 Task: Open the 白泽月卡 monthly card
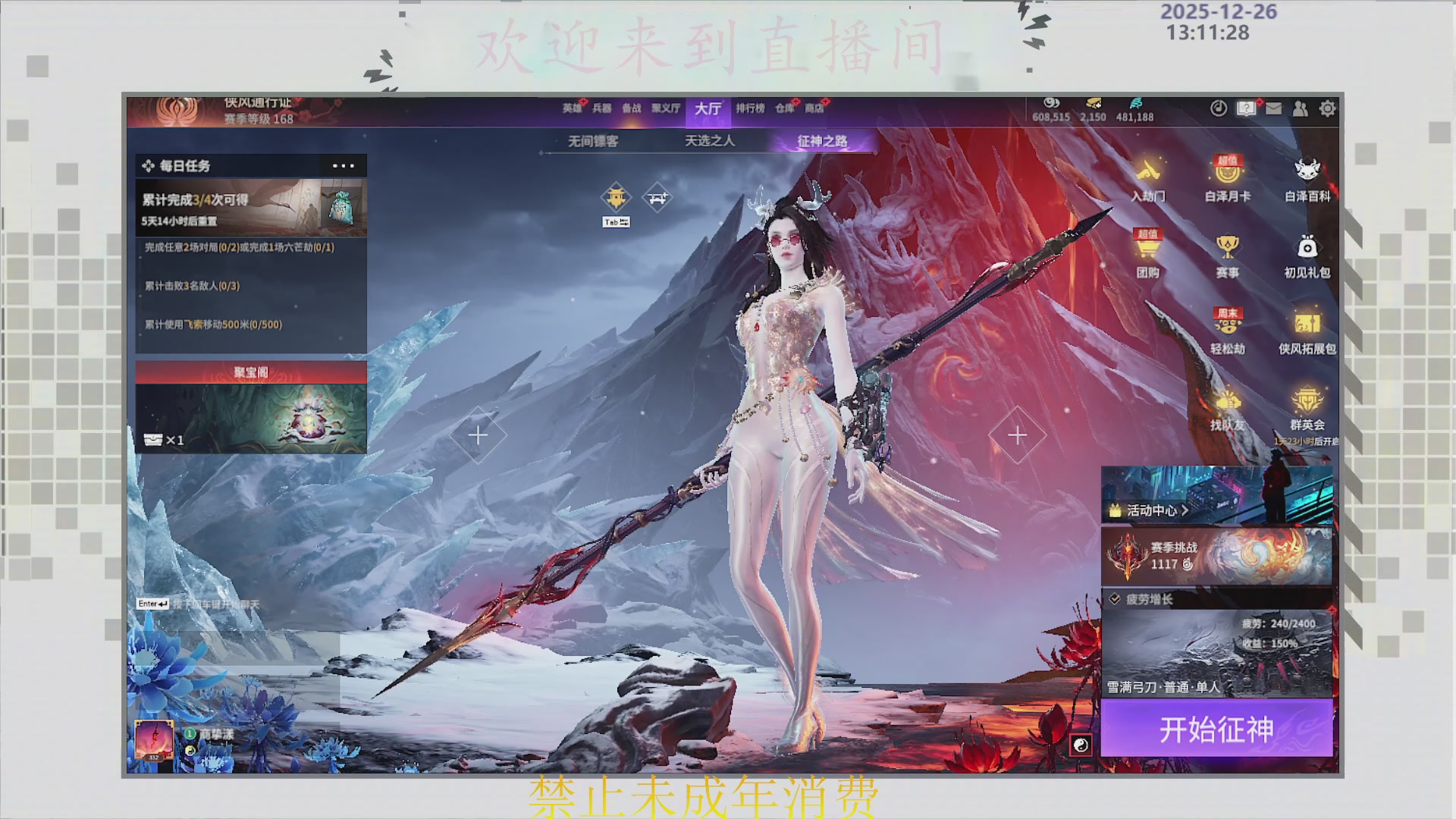(1228, 179)
